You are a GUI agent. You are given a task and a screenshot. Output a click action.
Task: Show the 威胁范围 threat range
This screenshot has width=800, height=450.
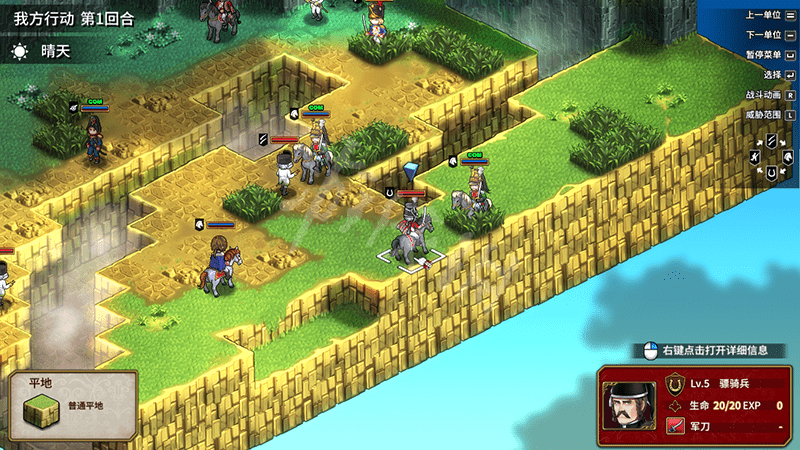(770, 115)
